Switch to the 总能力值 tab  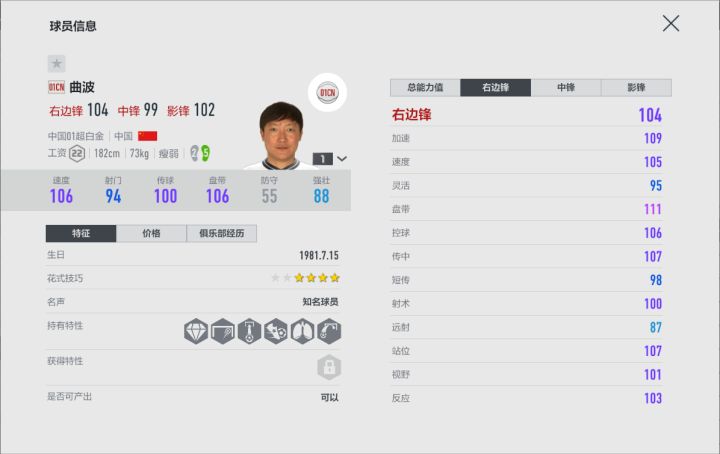[425, 88]
